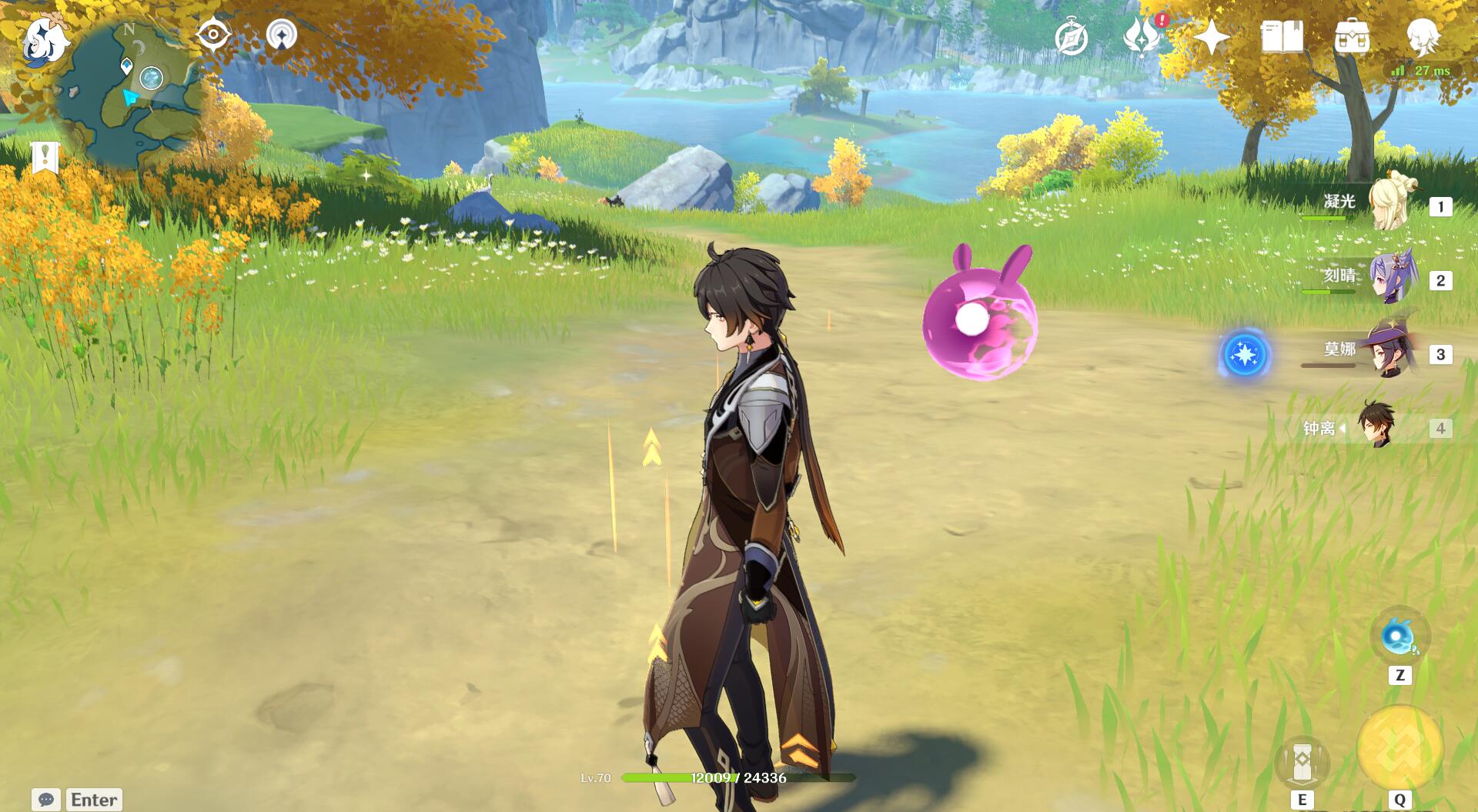Activate Zhongli's Elemental Skill icon

pyautogui.click(x=1302, y=761)
